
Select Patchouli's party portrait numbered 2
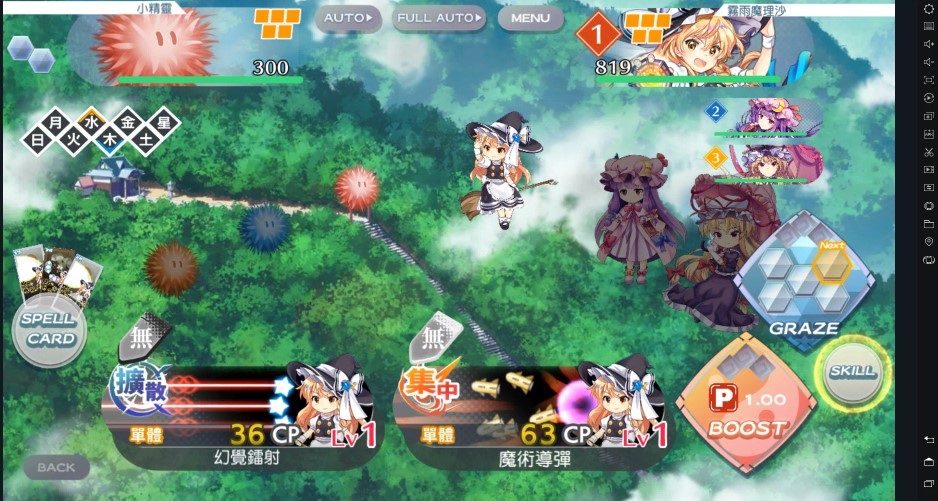coord(765,119)
